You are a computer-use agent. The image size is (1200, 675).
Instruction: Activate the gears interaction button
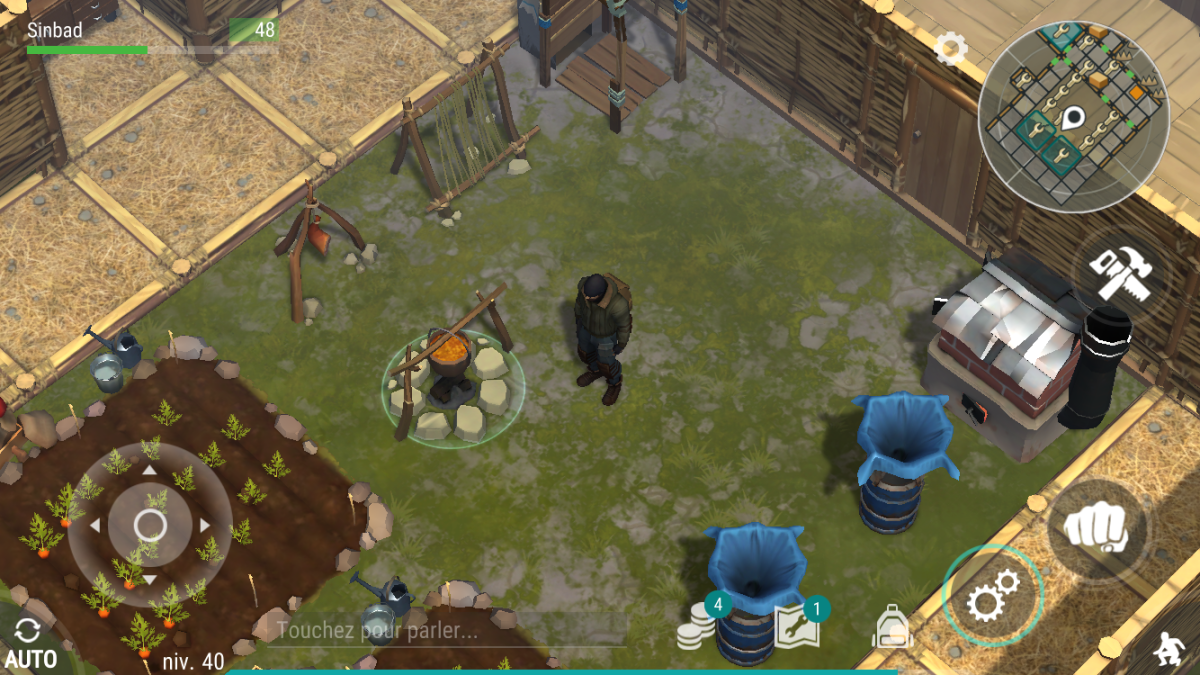992,596
